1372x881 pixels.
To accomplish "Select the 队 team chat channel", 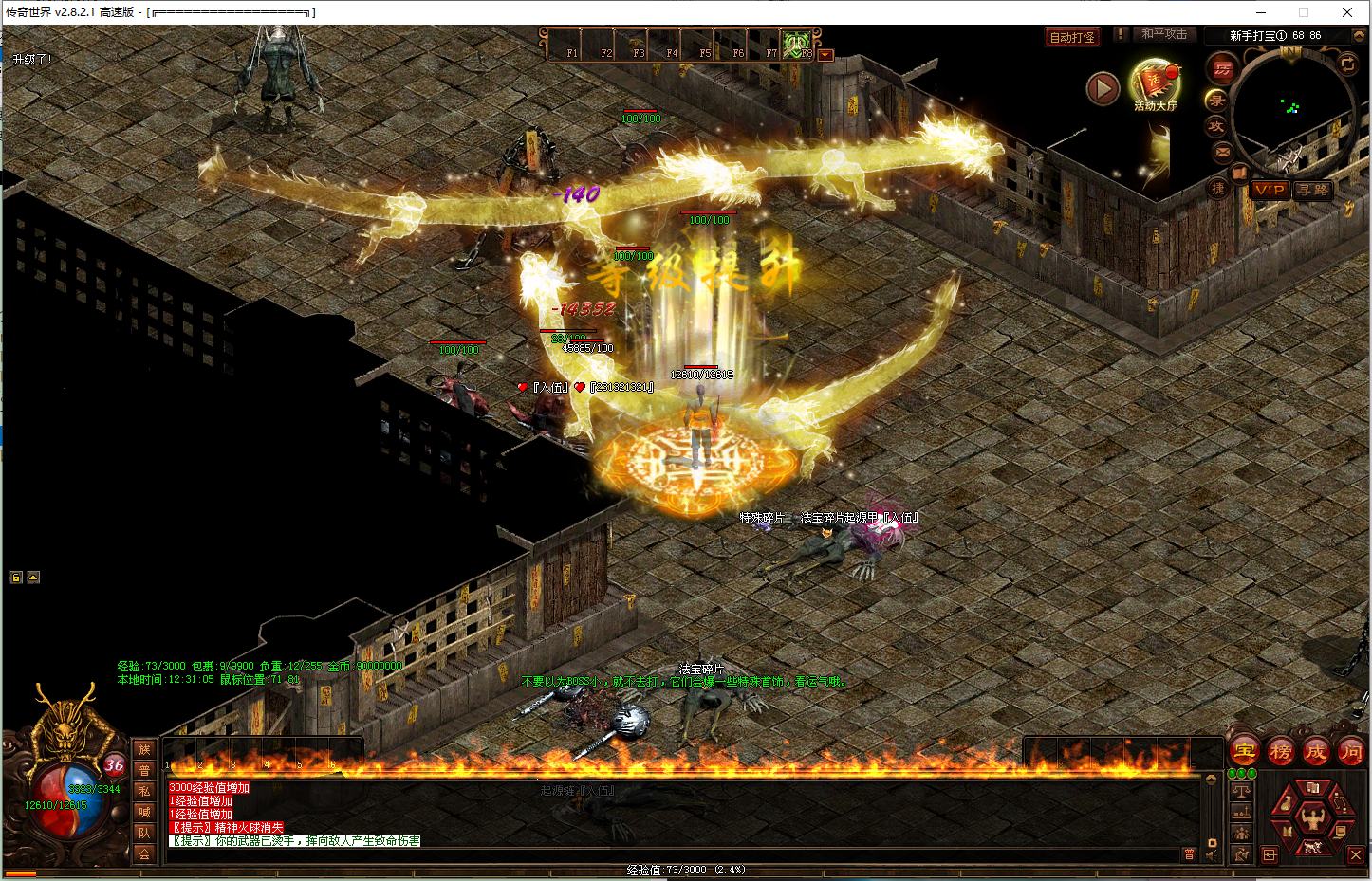I will 144,833.
